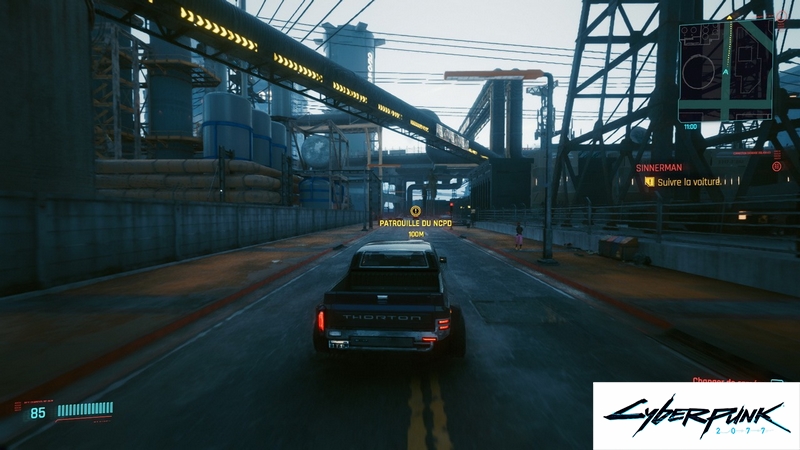This screenshot has width=800, height=450.
Task: Select the Patrouille du NCPD waypoint marker
Action: point(415,211)
